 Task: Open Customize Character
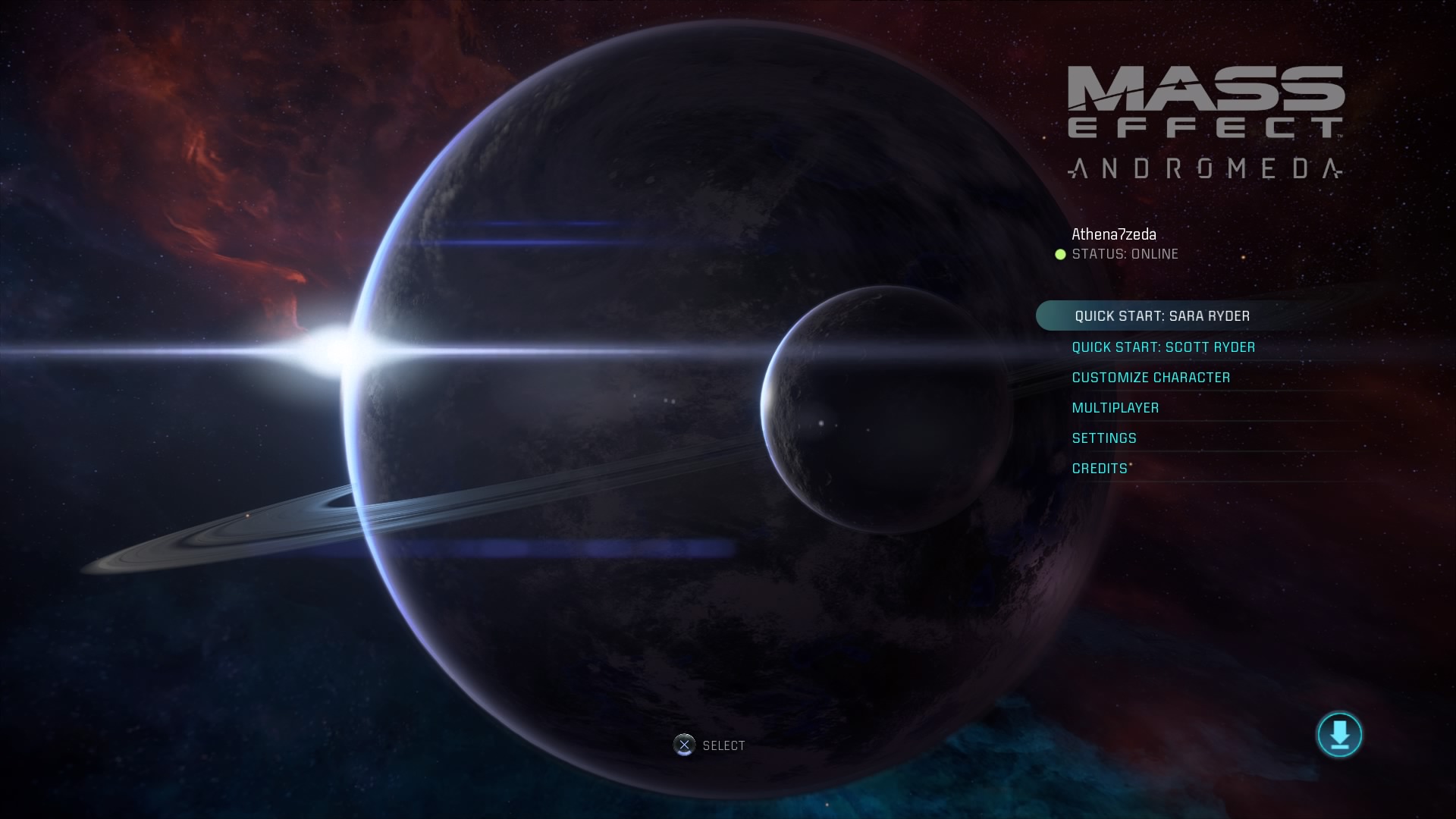pos(1151,377)
